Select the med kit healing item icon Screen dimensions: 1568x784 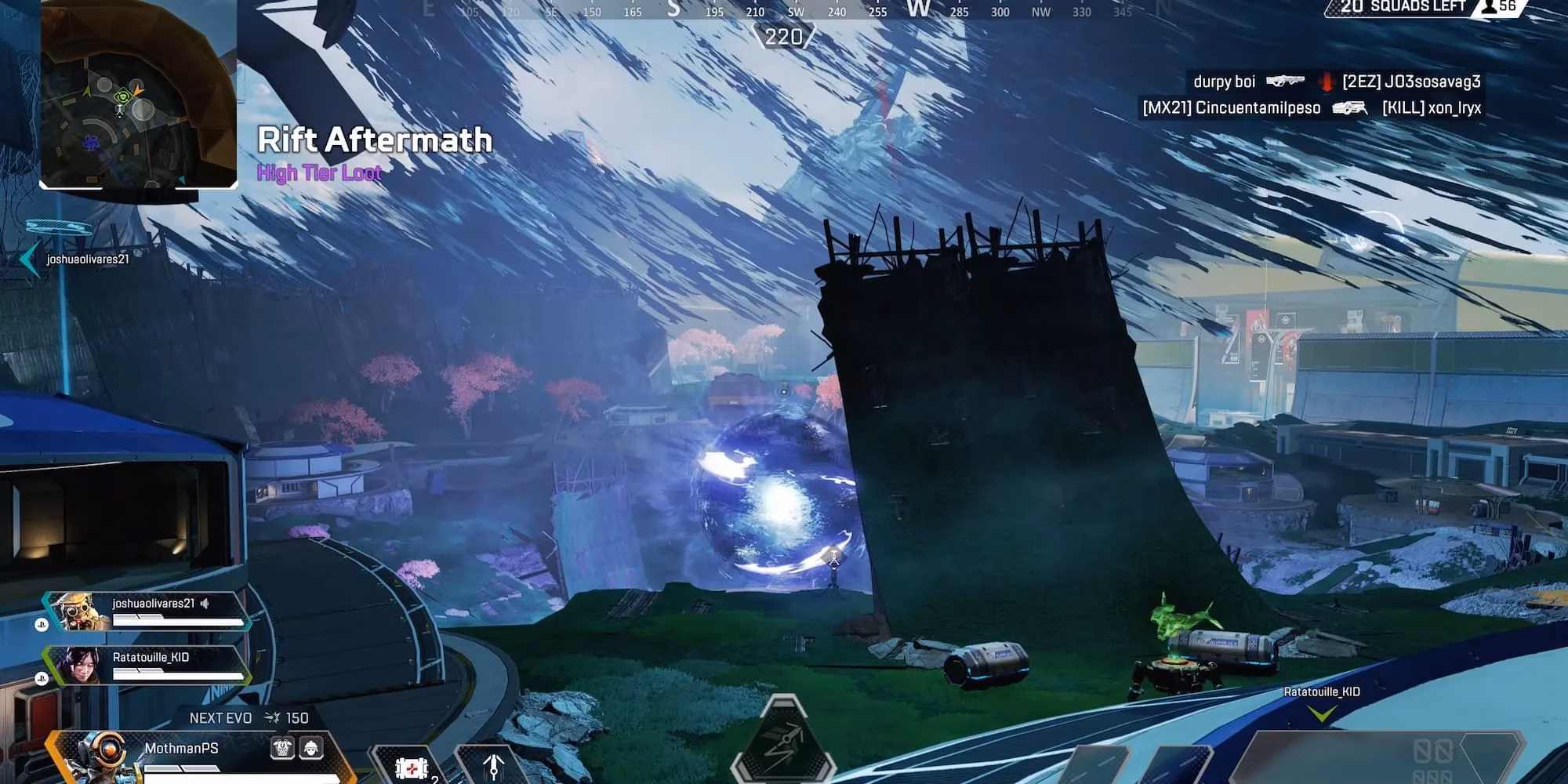coord(411,771)
